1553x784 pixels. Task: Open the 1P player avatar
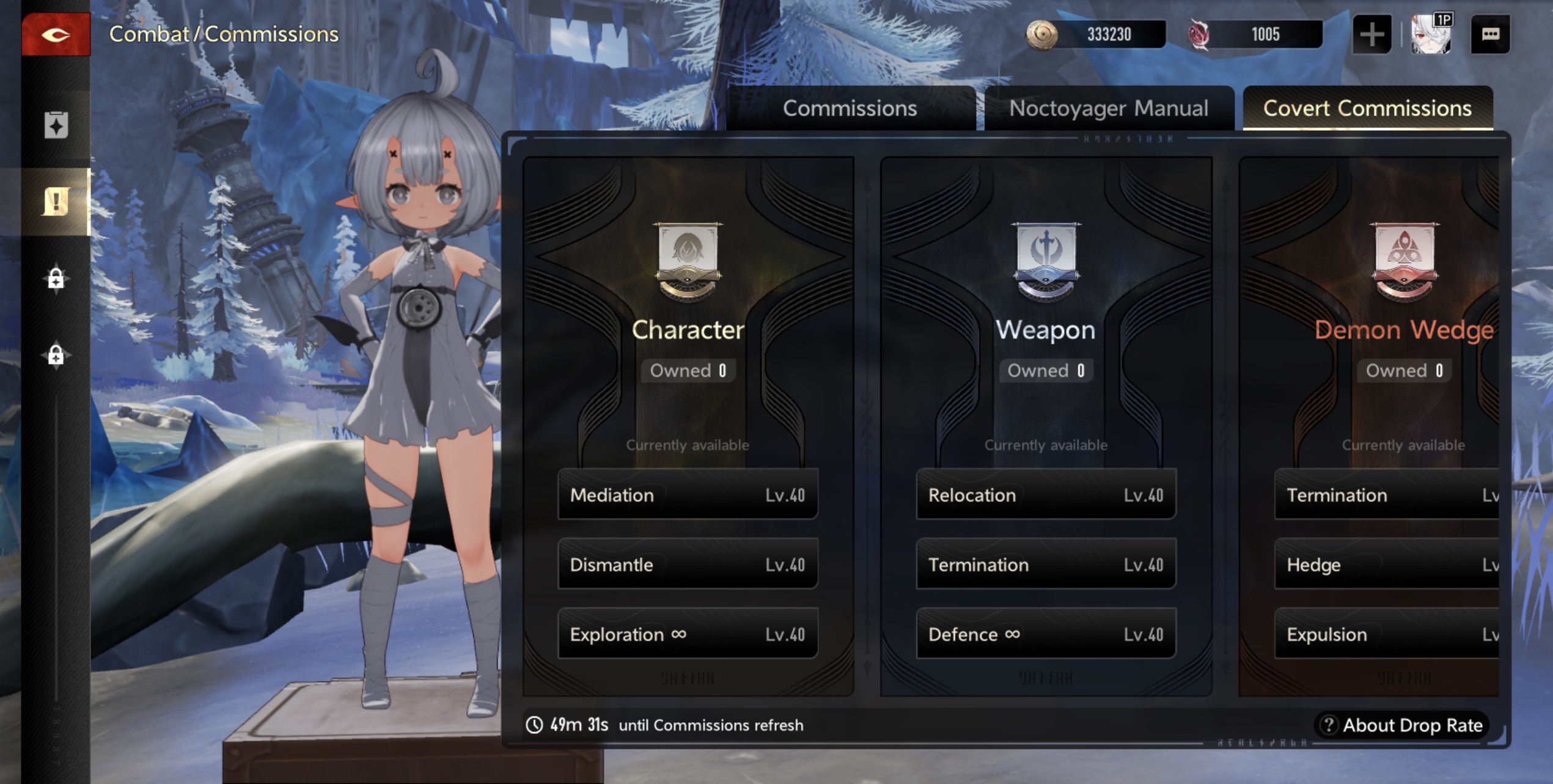pos(1430,35)
